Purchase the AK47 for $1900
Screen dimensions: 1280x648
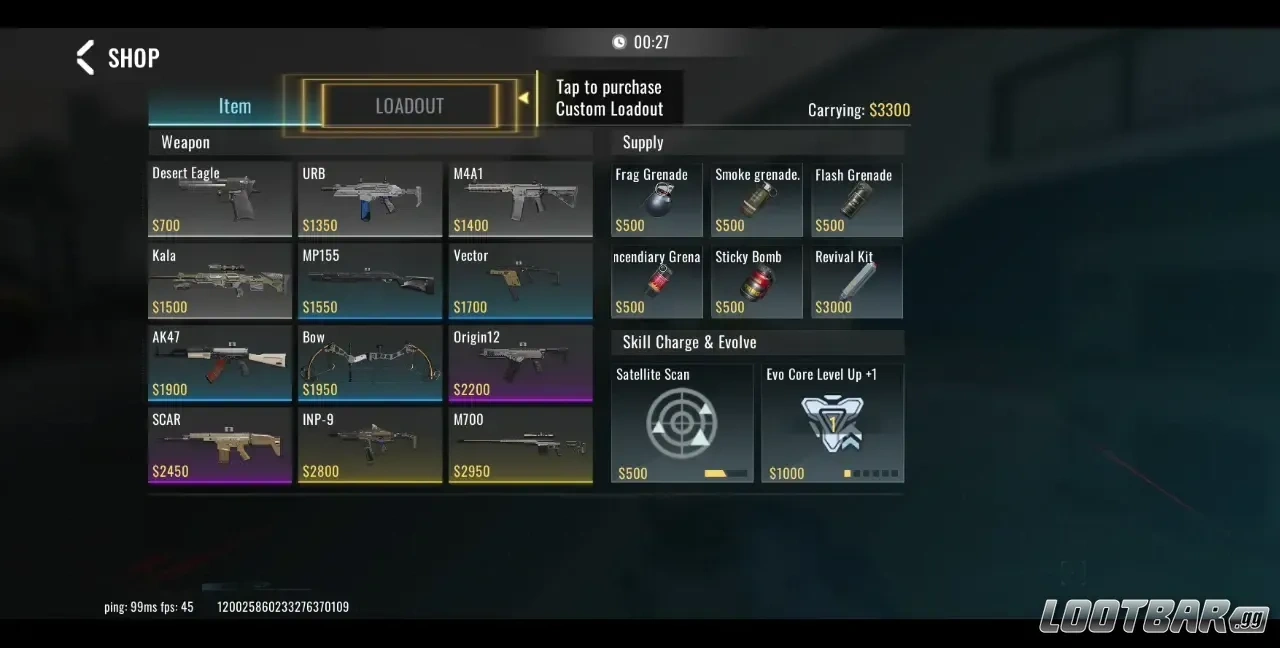click(x=220, y=364)
